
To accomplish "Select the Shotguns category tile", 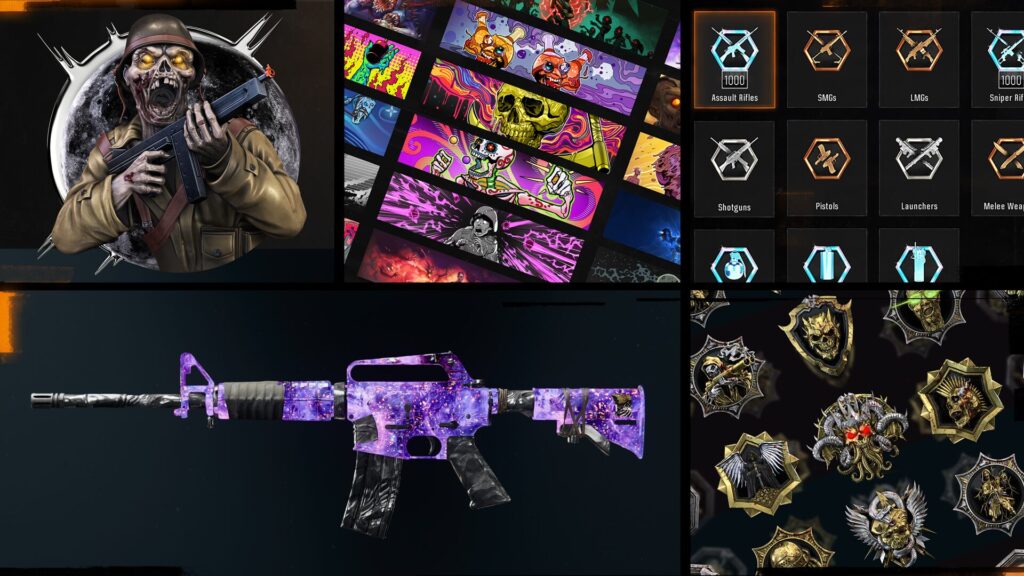I will click(x=735, y=168).
